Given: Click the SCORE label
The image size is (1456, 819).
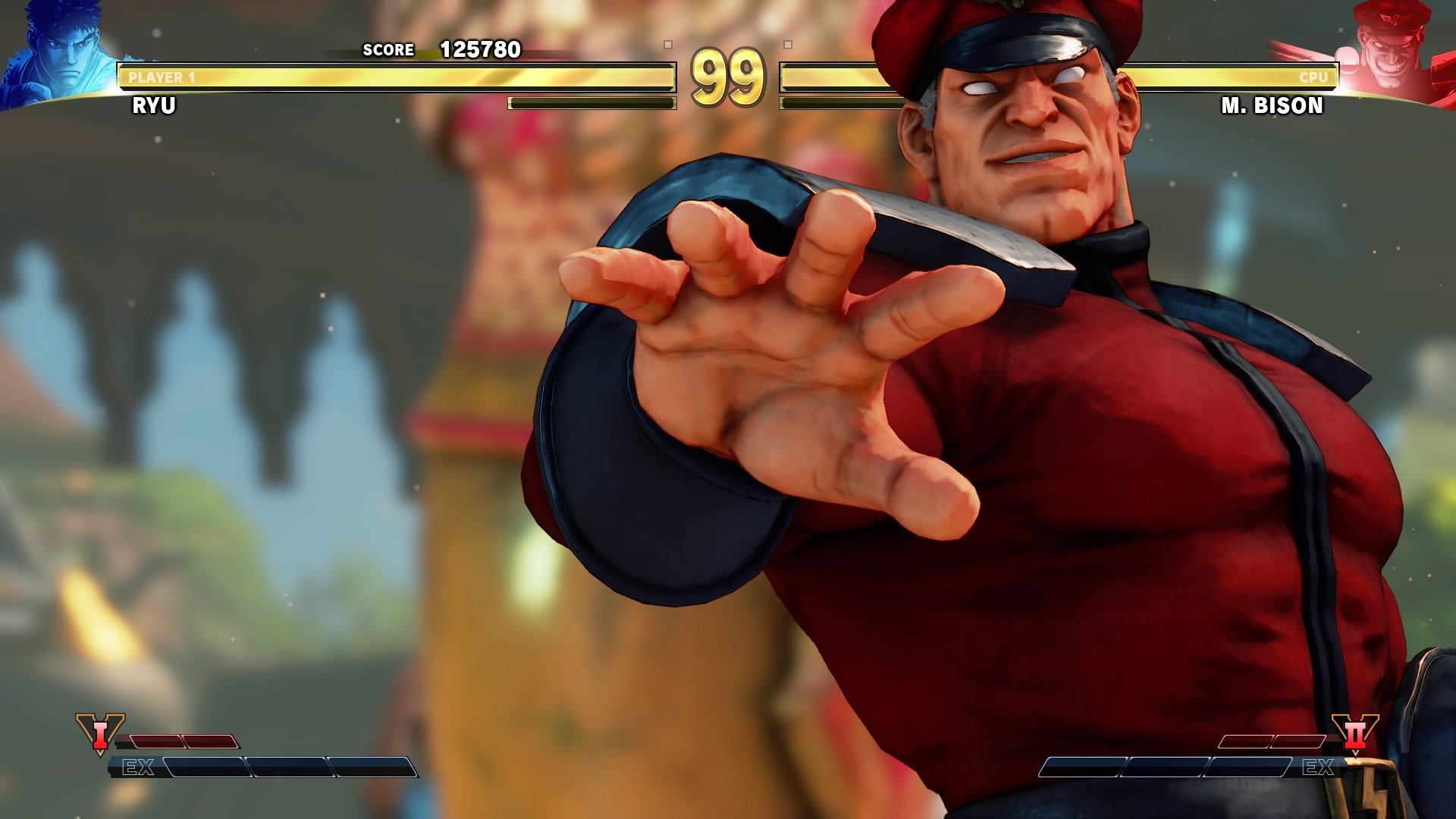Looking at the screenshot, I should point(388,50).
